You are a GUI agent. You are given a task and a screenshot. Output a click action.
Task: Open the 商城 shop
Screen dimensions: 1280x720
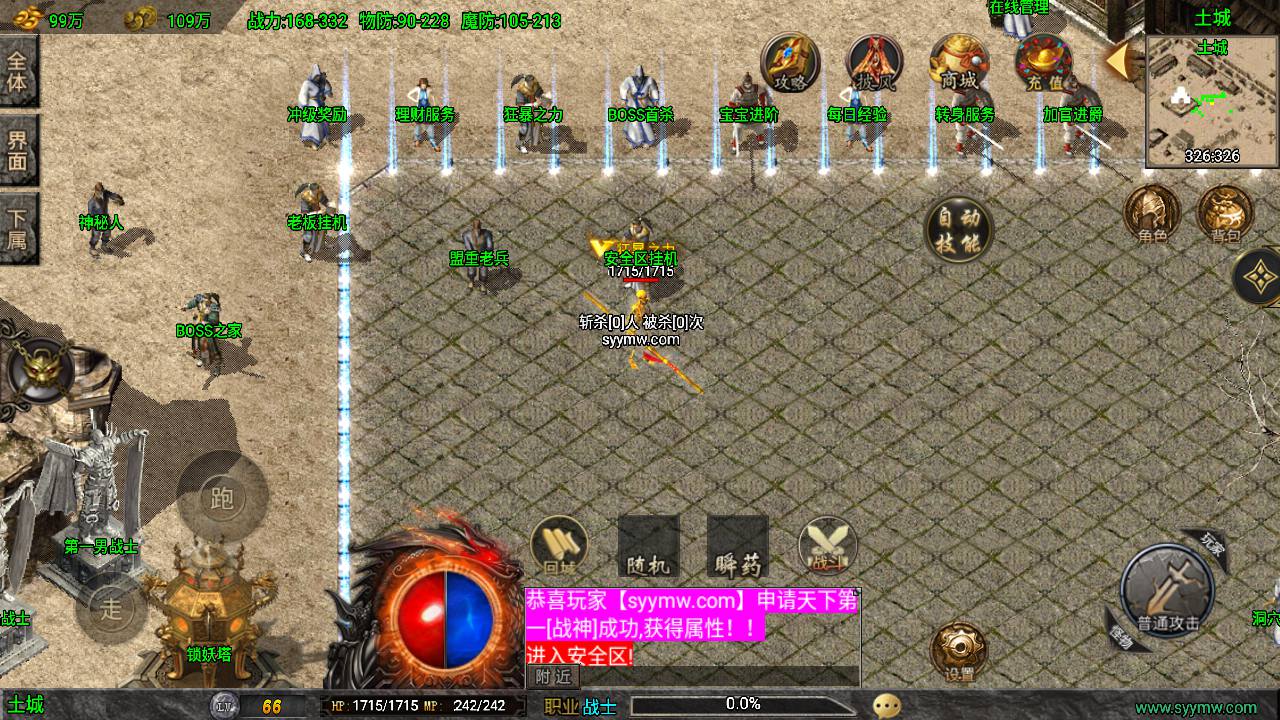[x=958, y=63]
